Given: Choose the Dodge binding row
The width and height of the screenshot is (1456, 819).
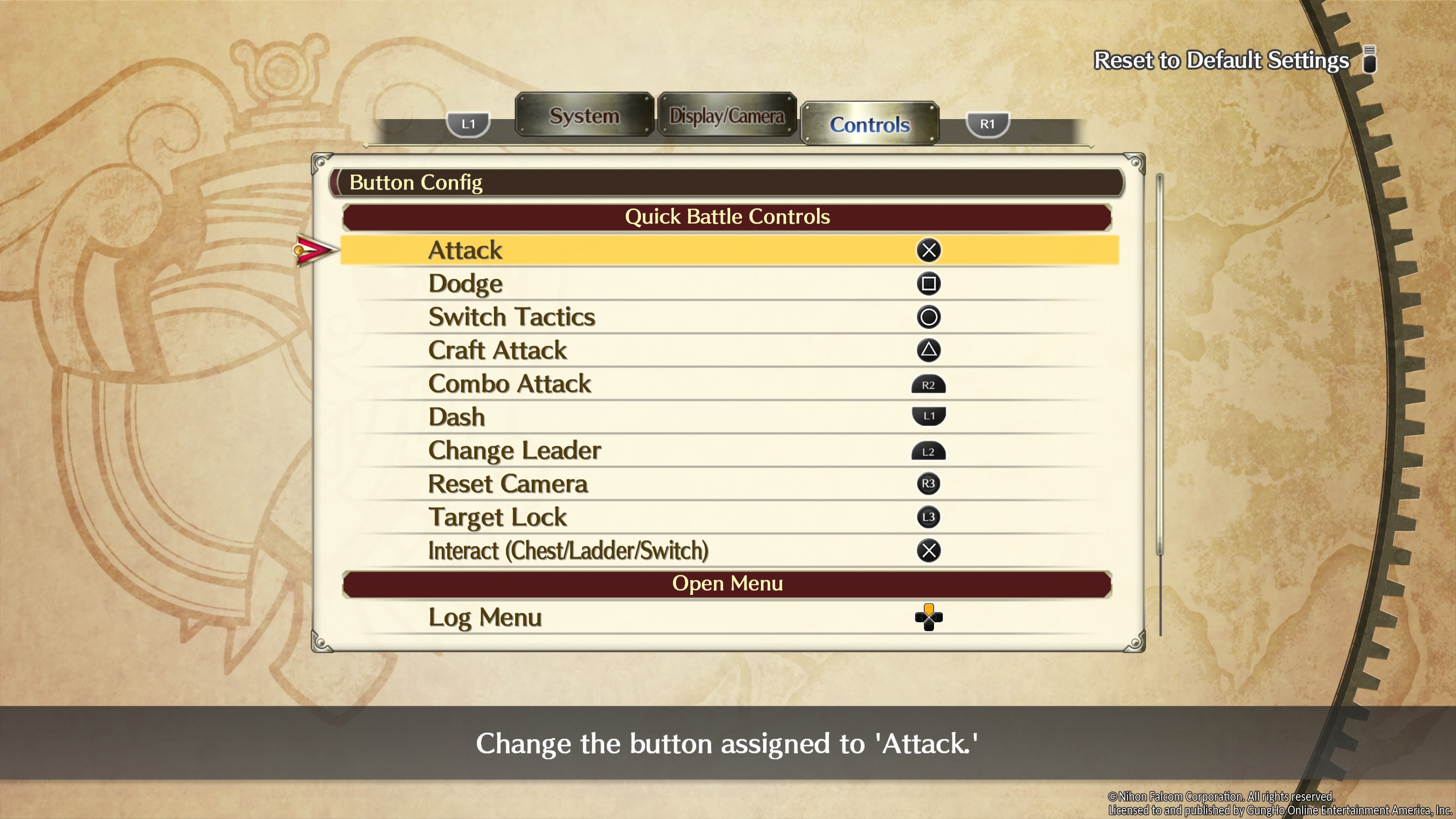Looking at the screenshot, I should pos(728,284).
